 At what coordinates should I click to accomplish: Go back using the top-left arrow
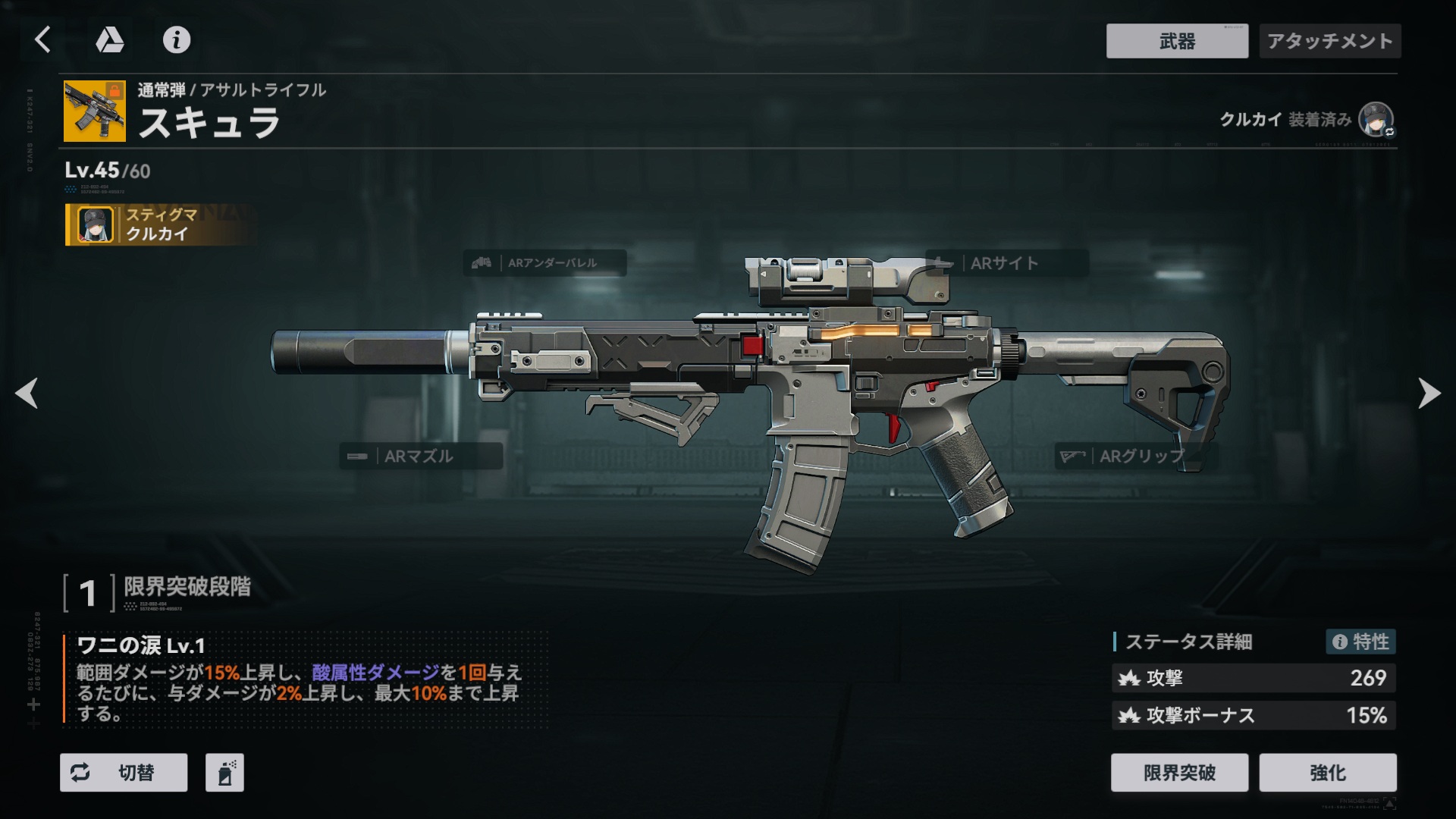(43, 39)
